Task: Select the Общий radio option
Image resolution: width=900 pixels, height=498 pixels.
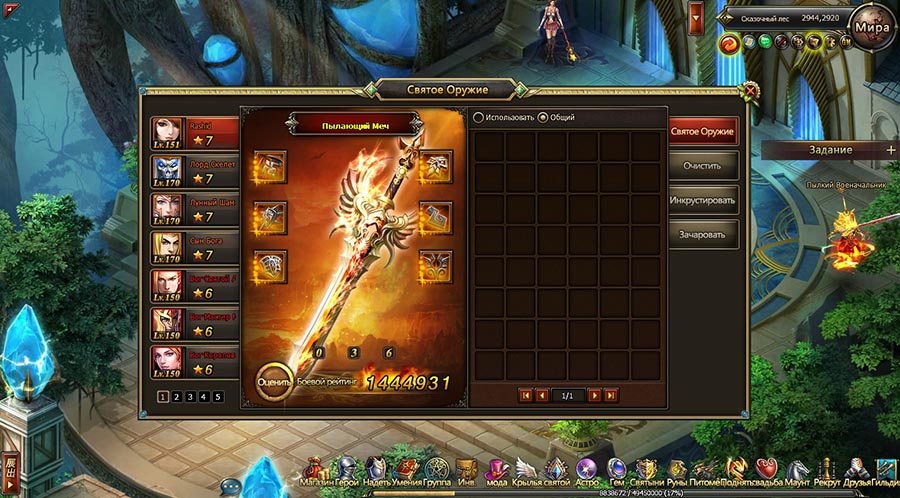Action: (x=543, y=117)
